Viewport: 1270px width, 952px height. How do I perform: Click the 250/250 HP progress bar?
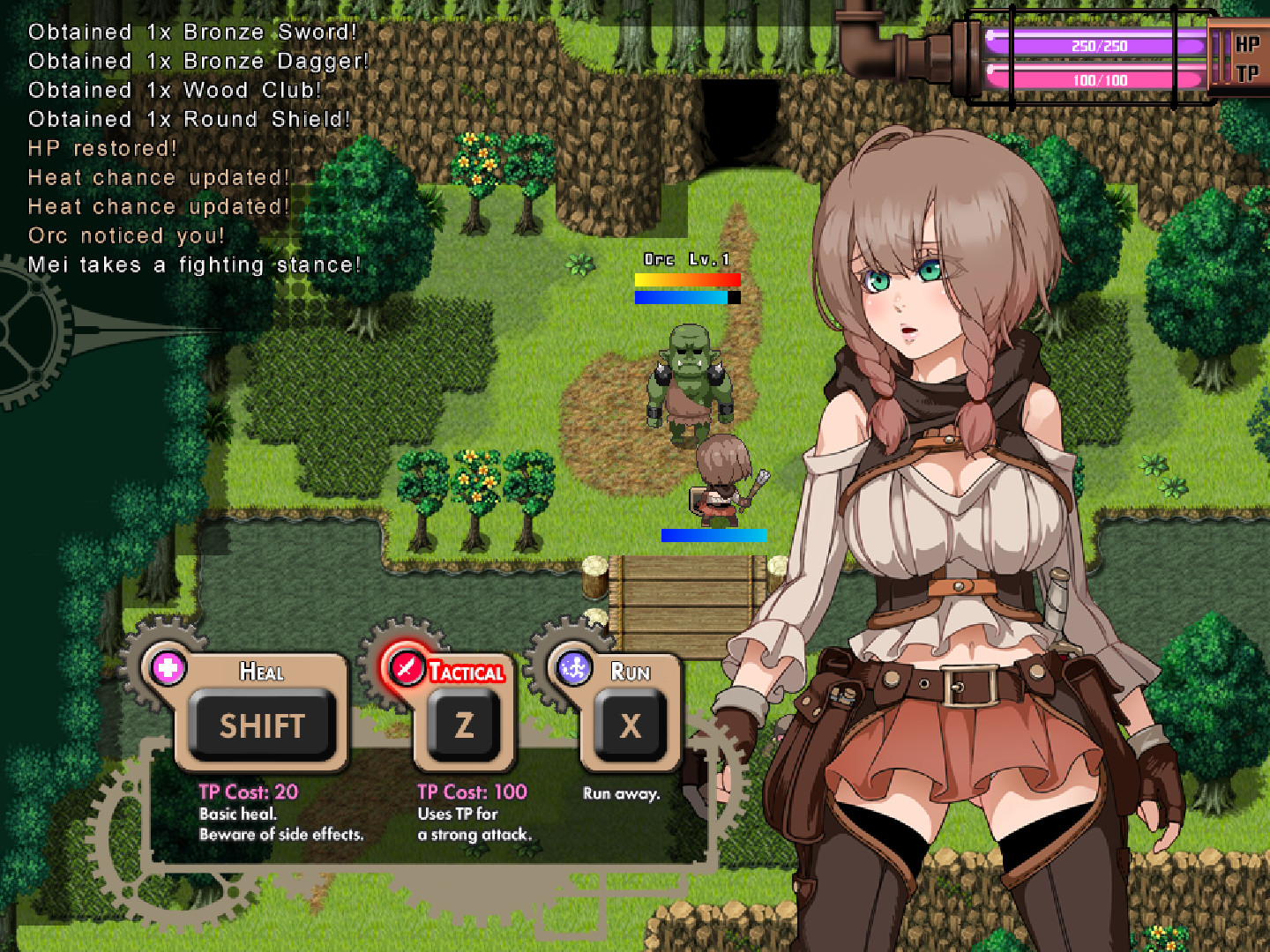pos(1096,41)
